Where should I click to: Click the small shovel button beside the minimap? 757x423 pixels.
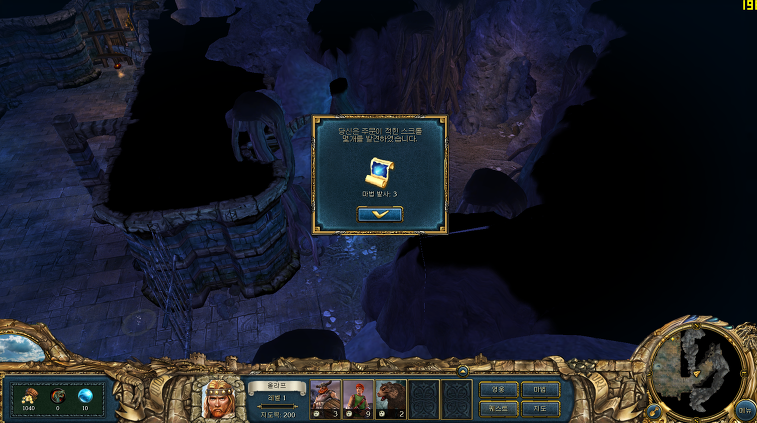[653, 410]
